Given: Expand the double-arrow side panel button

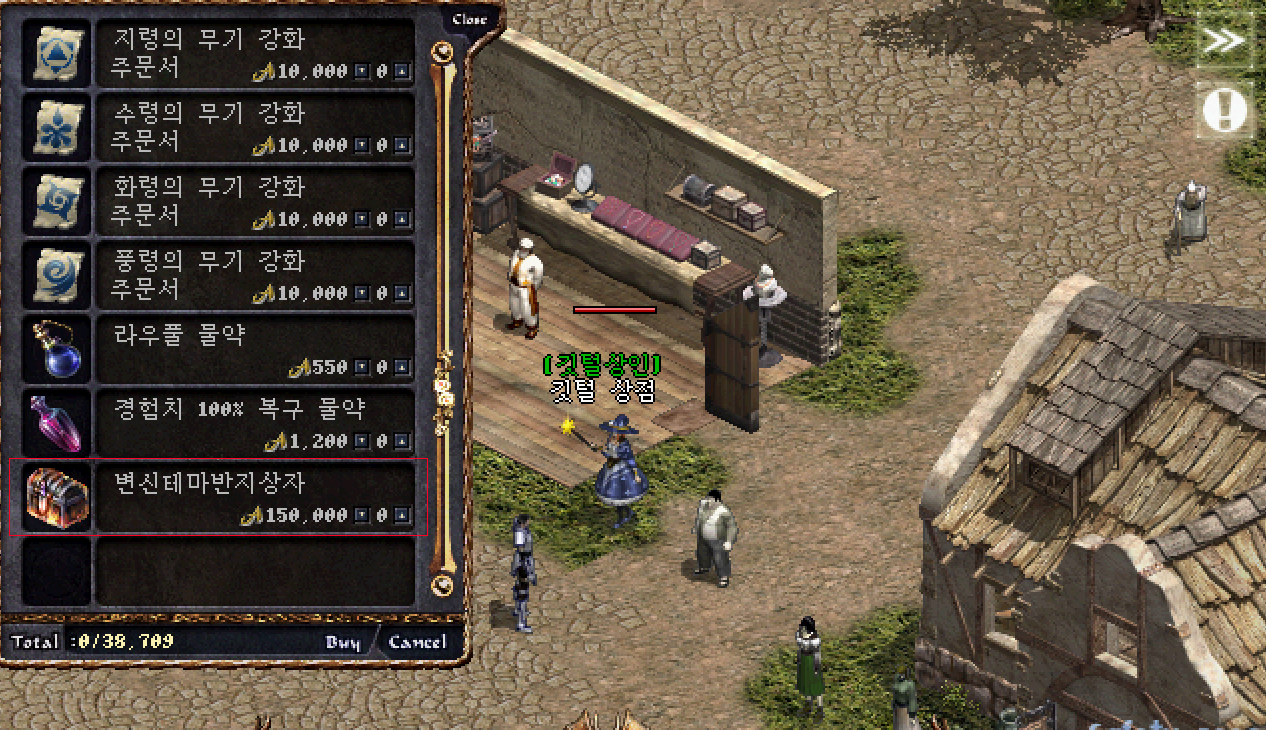Looking at the screenshot, I should [1224, 41].
